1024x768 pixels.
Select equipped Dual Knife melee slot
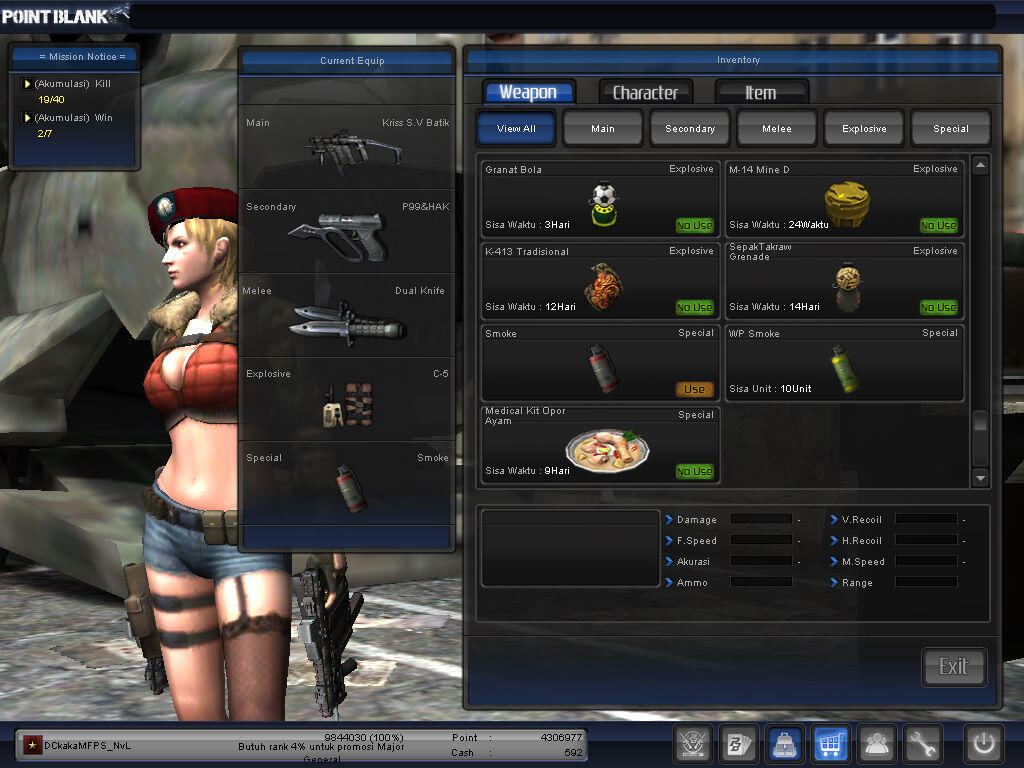coord(347,316)
